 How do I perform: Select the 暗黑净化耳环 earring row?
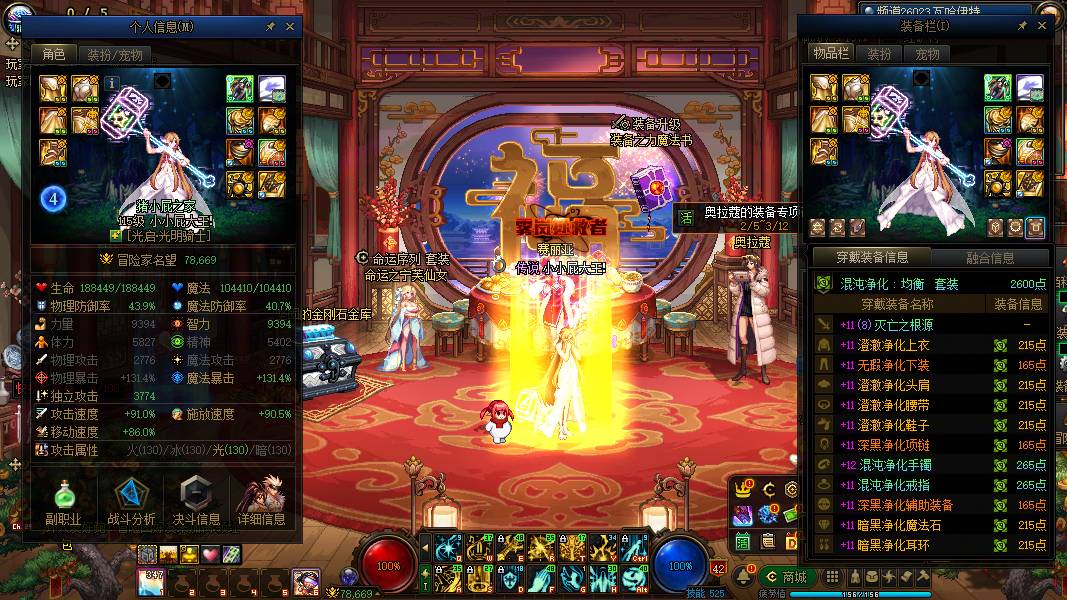[930, 545]
